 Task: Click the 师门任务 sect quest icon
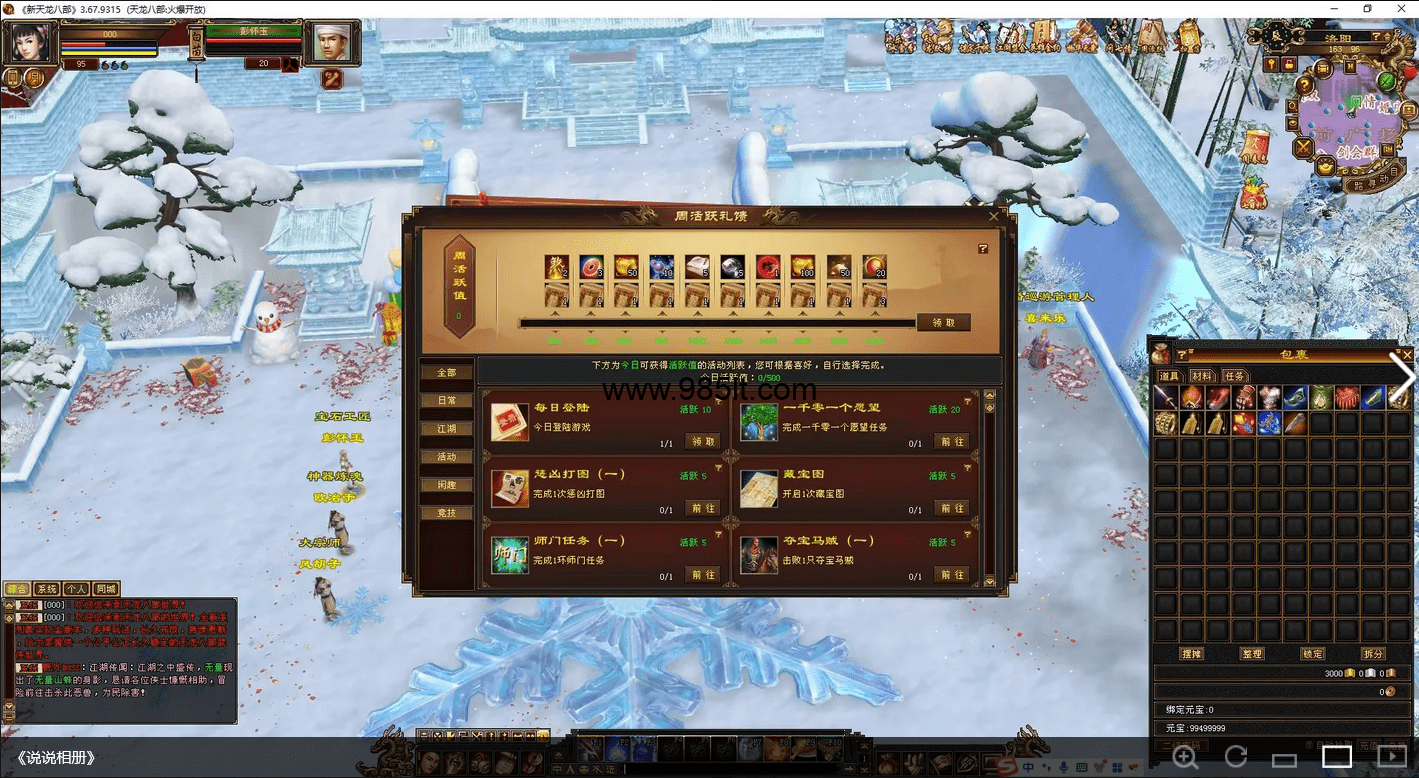click(x=510, y=556)
